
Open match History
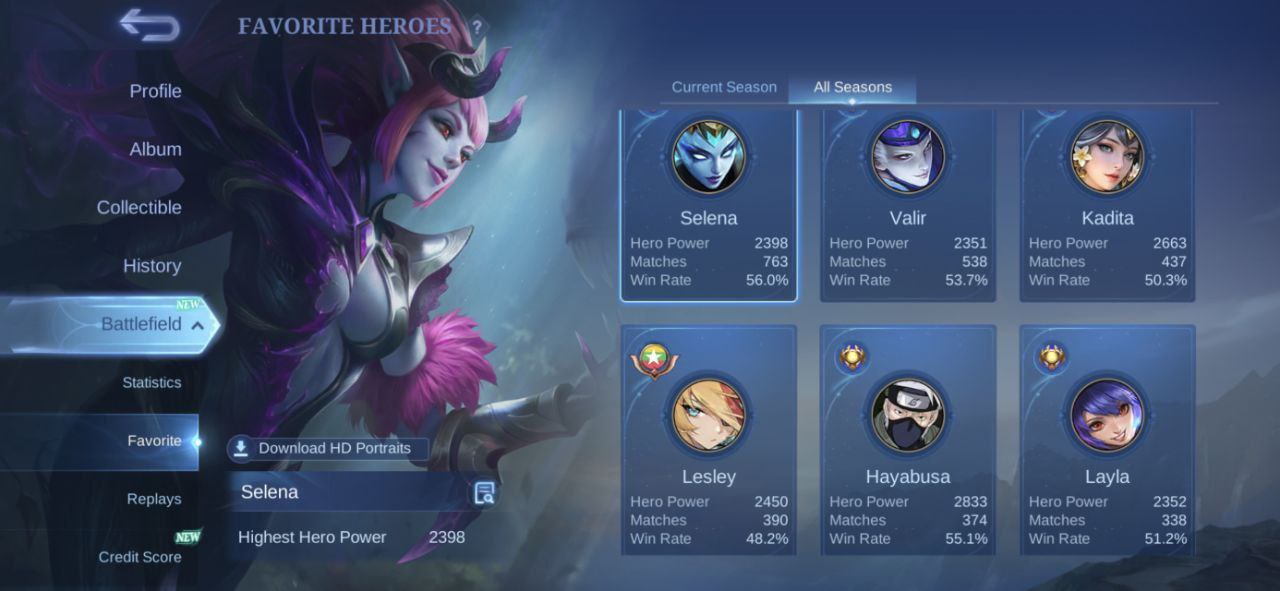[151, 265]
